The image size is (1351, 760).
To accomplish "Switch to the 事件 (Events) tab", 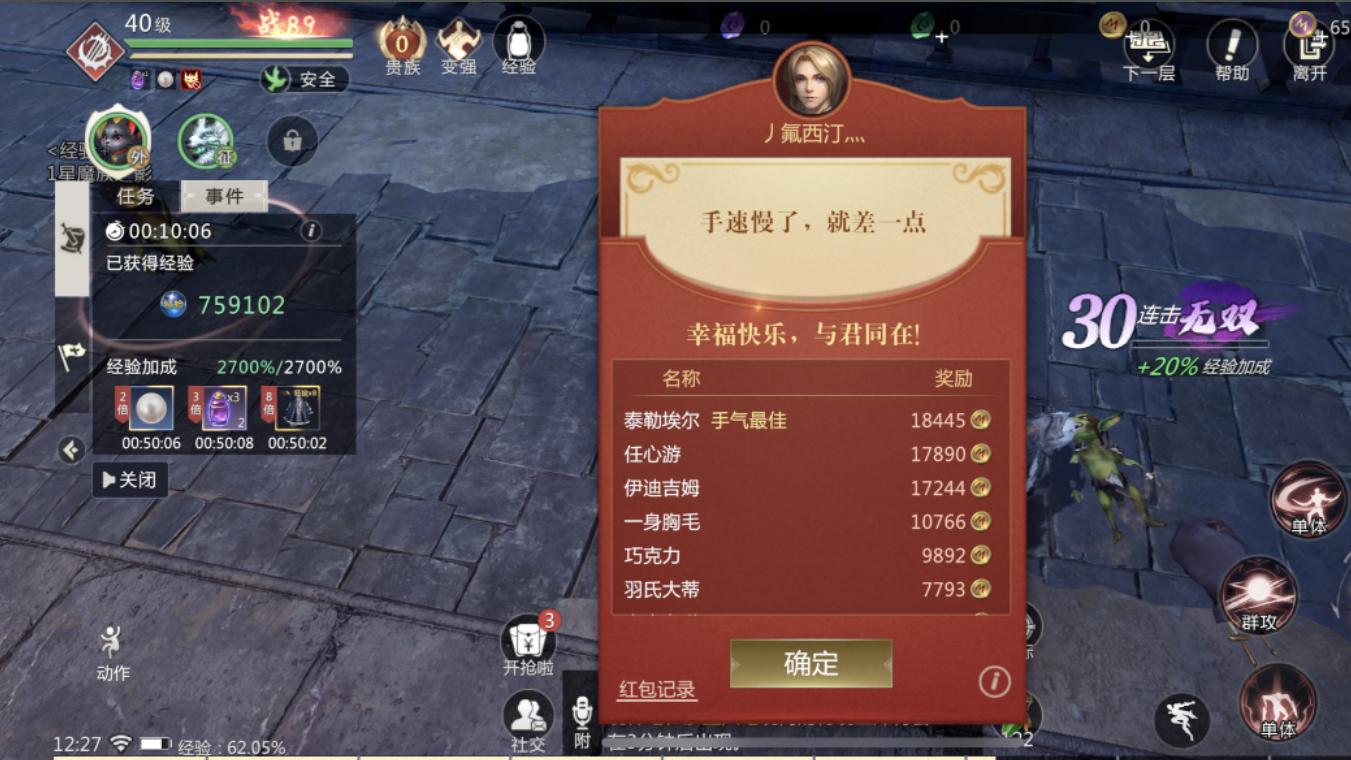I will tap(222, 196).
